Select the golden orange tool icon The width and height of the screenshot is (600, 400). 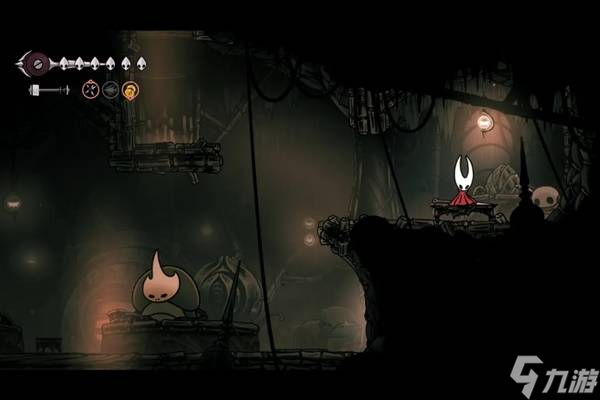click(x=130, y=90)
